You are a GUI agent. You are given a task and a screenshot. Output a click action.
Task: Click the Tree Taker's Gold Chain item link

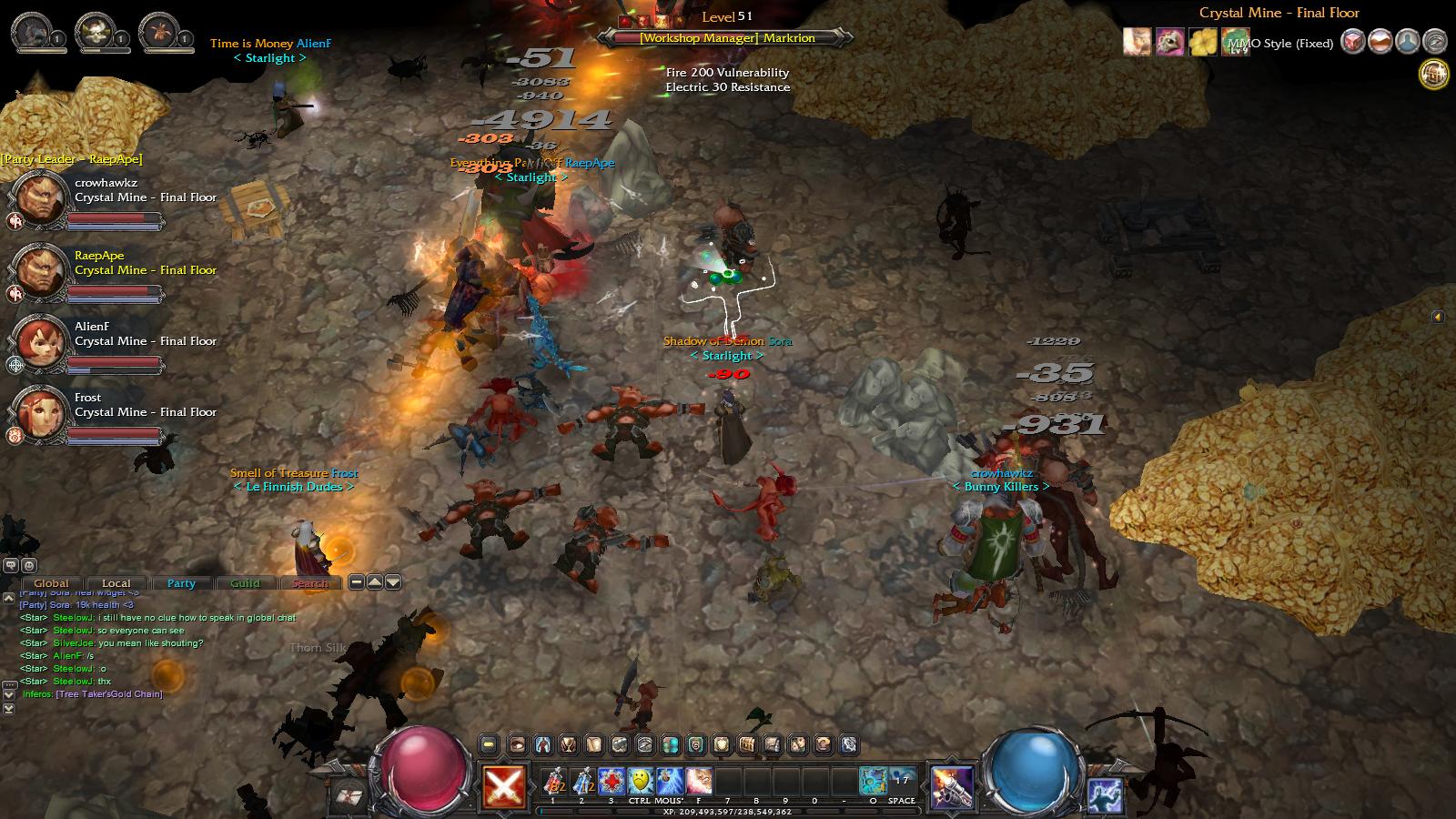109,694
